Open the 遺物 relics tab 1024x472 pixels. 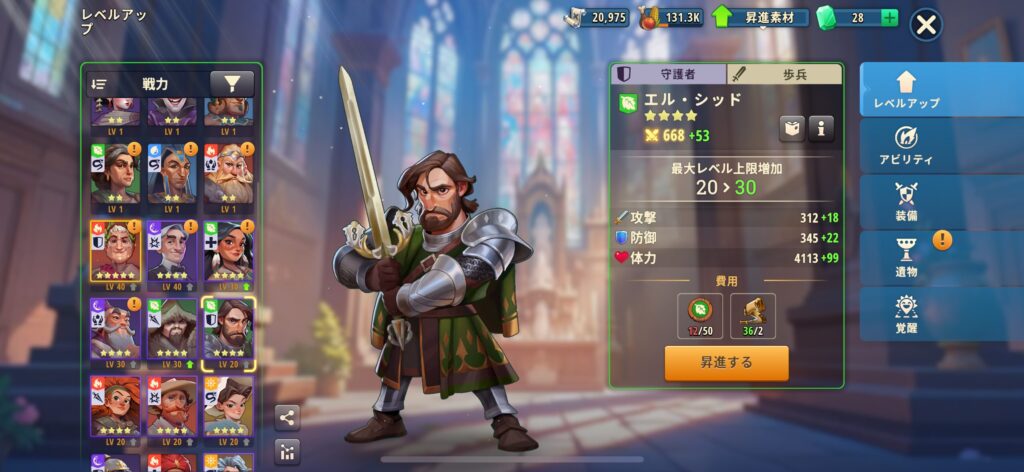click(906, 257)
